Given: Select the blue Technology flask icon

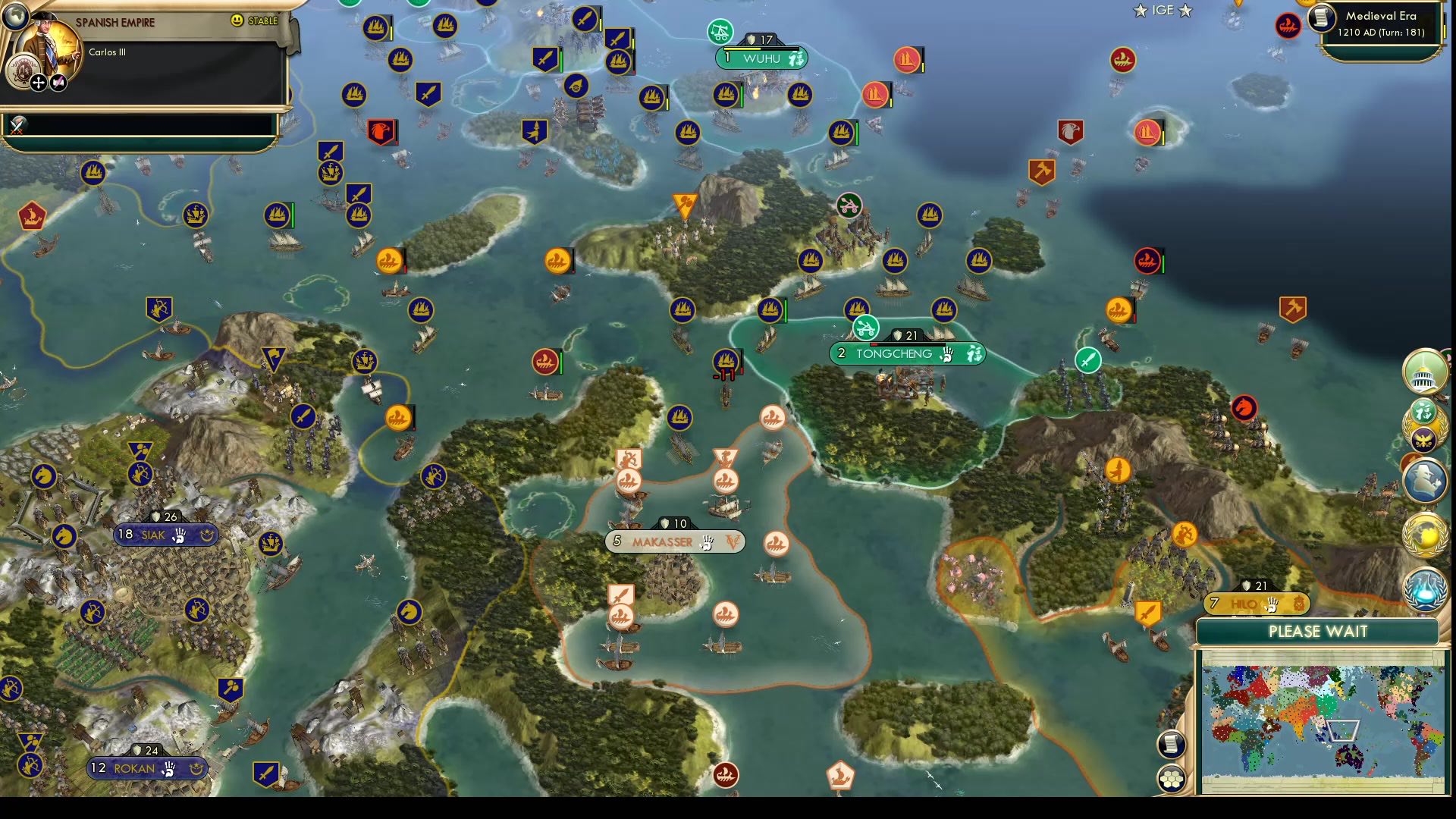Looking at the screenshot, I should pyautogui.click(x=1424, y=589).
